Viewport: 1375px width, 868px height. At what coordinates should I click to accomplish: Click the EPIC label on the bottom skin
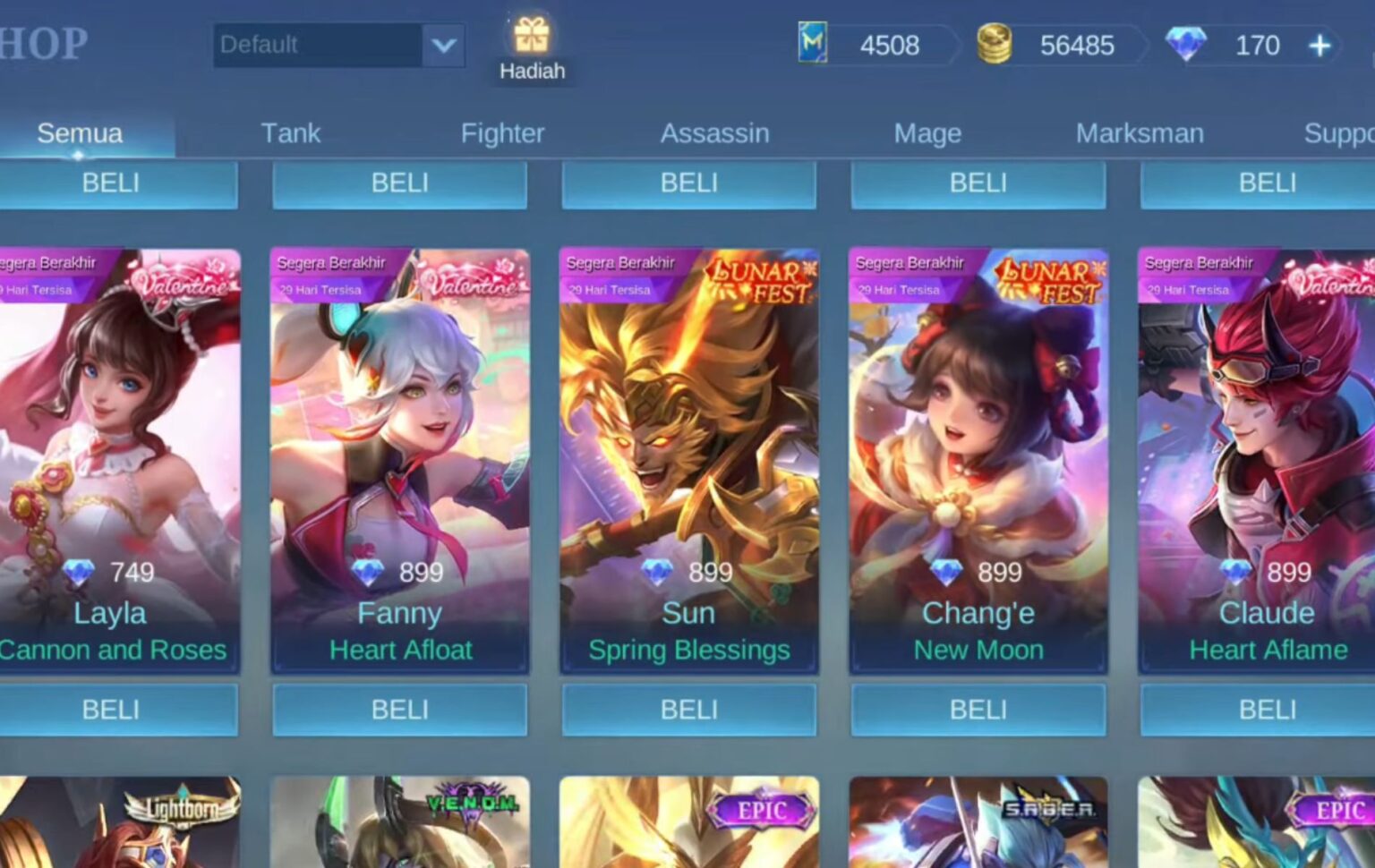click(x=762, y=810)
